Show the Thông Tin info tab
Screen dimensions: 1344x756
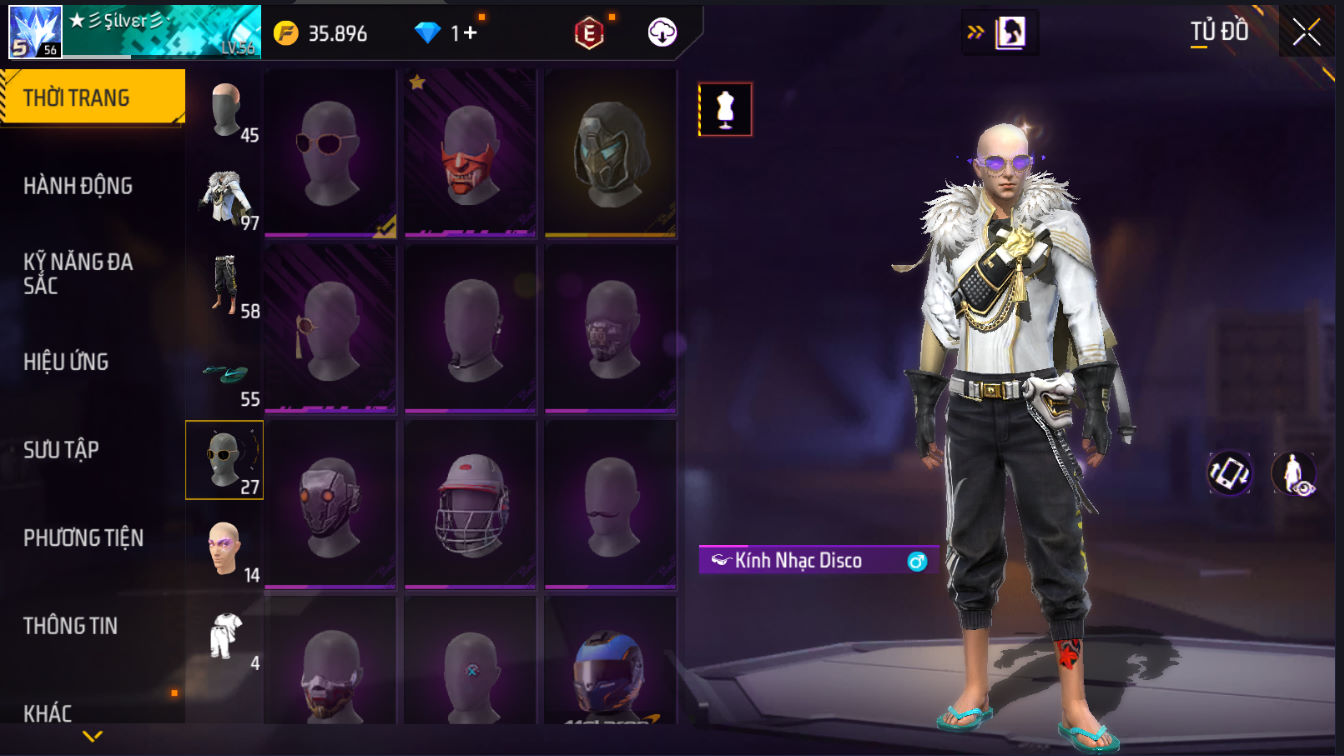pos(70,626)
